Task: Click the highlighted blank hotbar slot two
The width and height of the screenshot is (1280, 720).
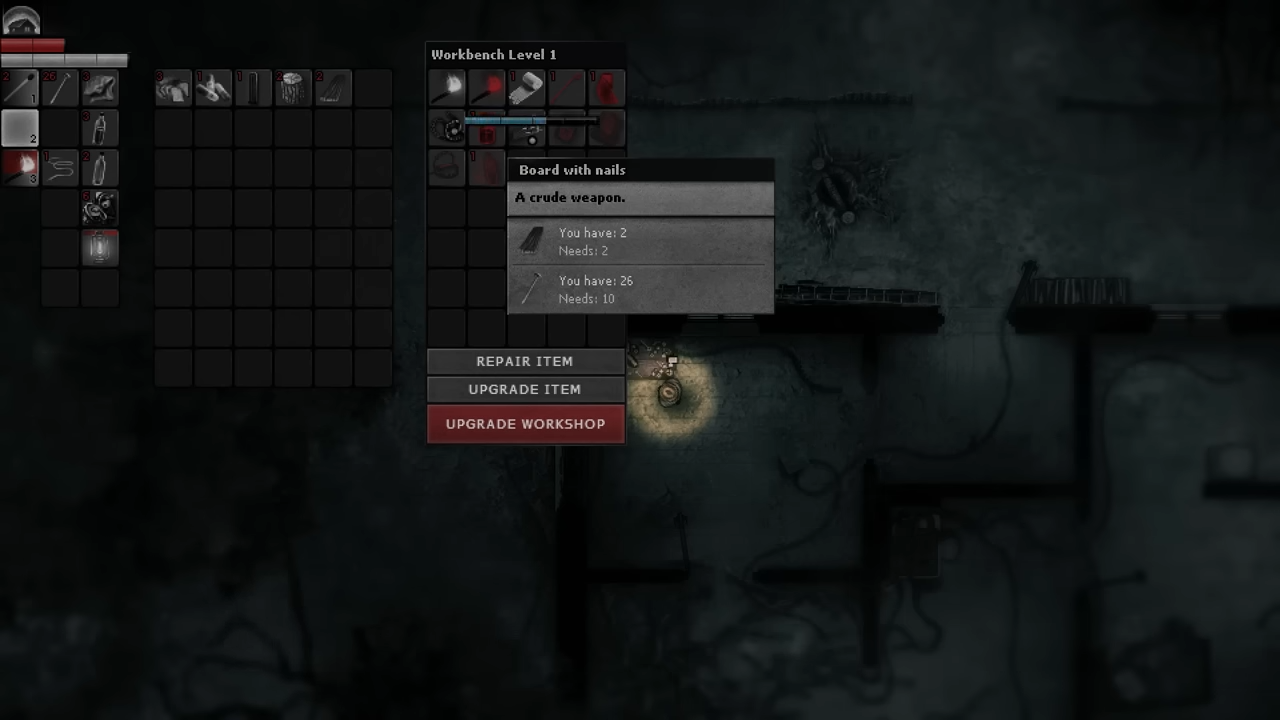Action: click(20, 128)
